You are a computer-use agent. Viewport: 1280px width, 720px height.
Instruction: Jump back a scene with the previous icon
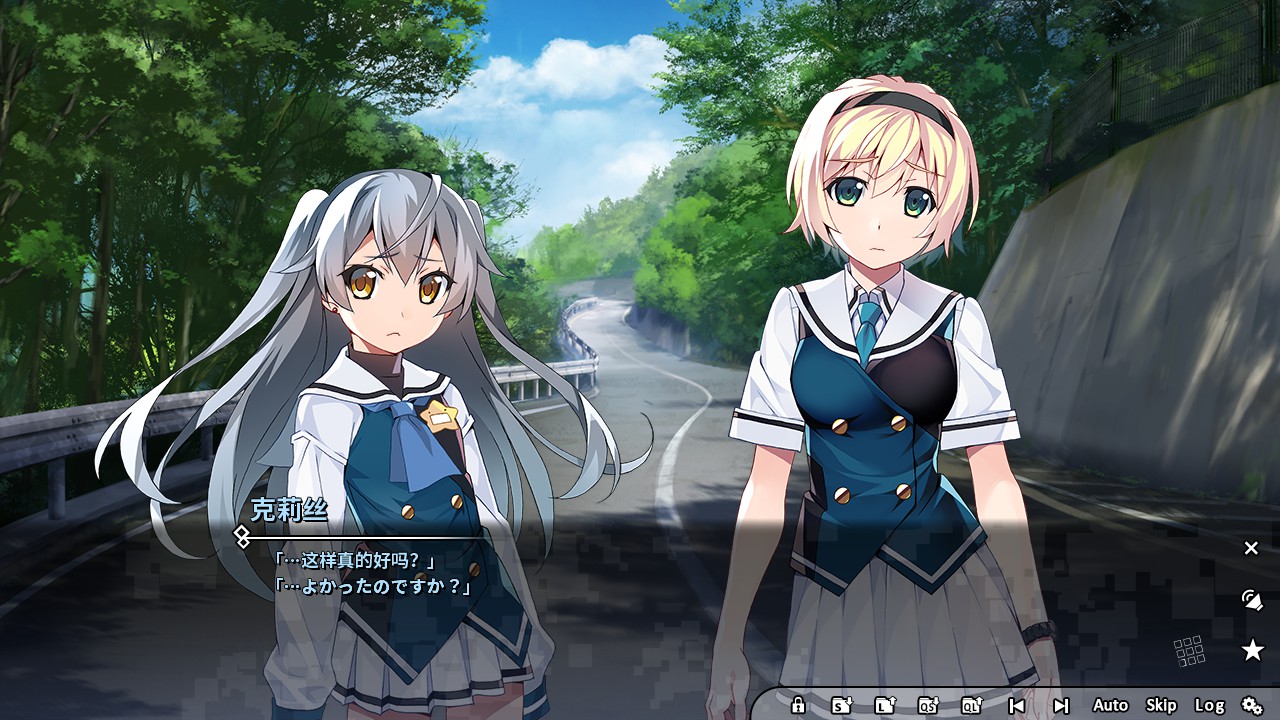pos(1017,705)
